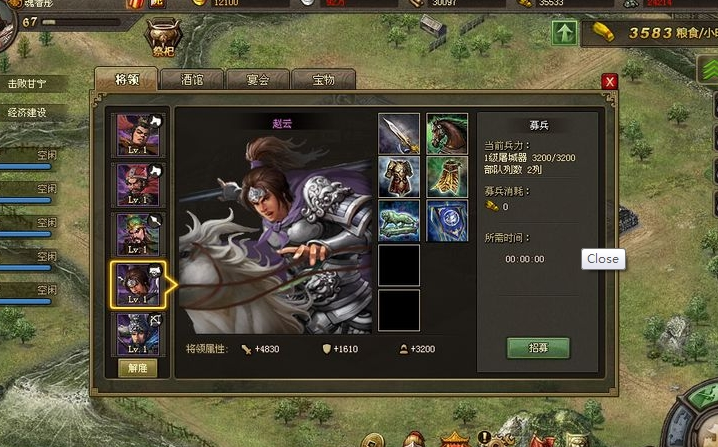This screenshot has width=718, height=447.
Task: Close the generals panel with red X
Action: coord(609,82)
